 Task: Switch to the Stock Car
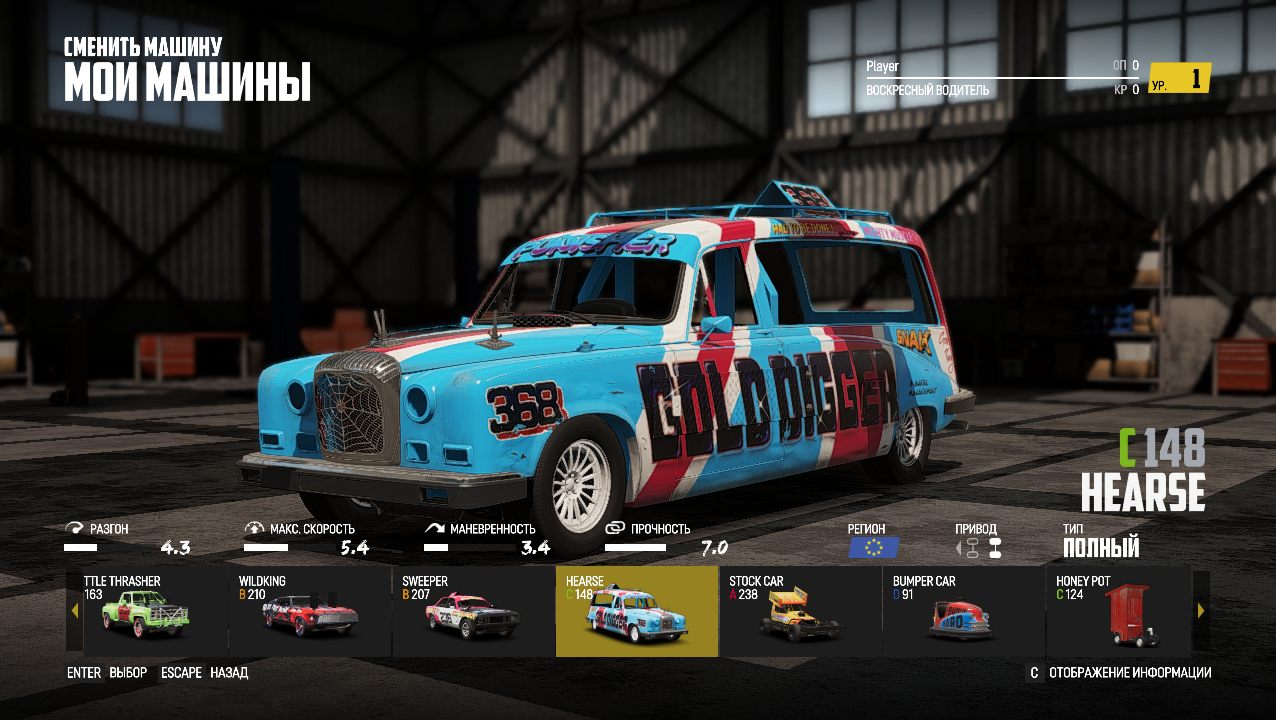click(x=800, y=612)
